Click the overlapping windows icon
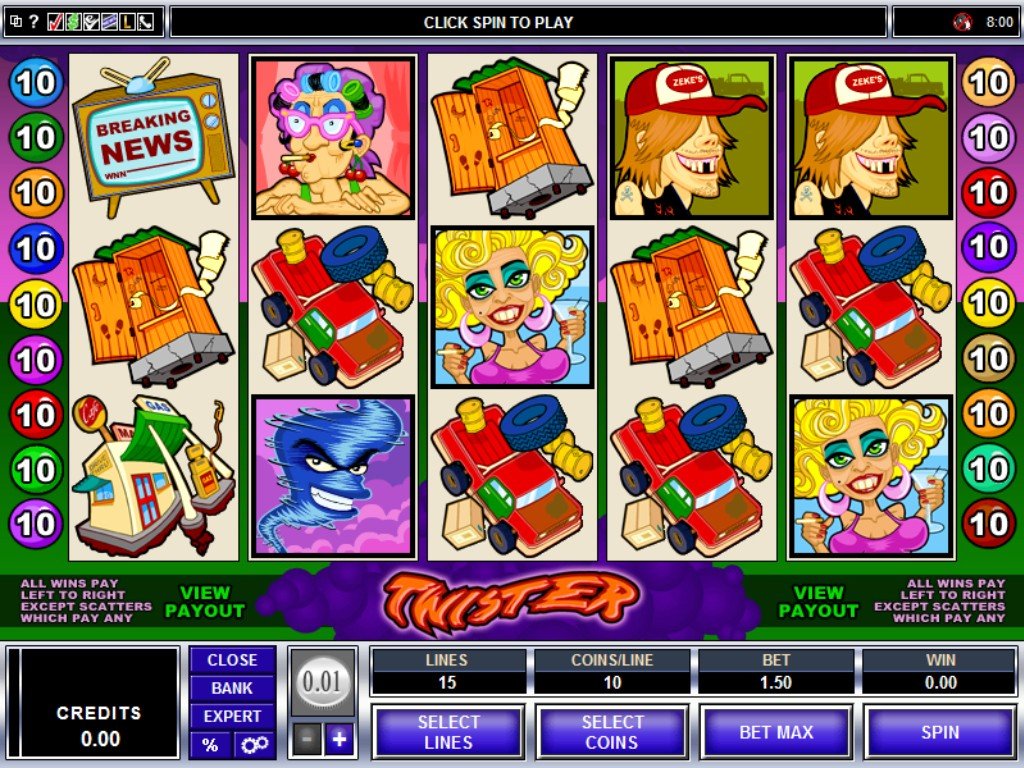 (x=15, y=21)
